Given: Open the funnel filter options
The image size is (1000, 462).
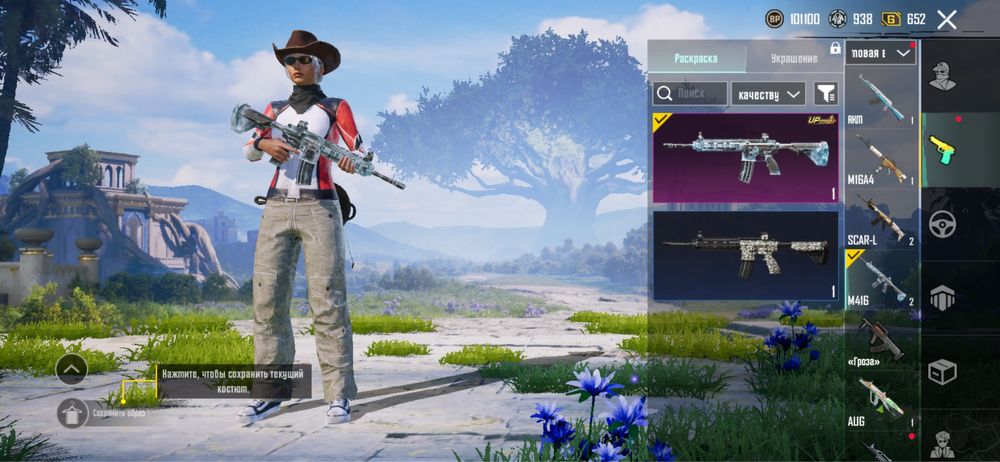Looking at the screenshot, I should pyautogui.click(x=826, y=94).
